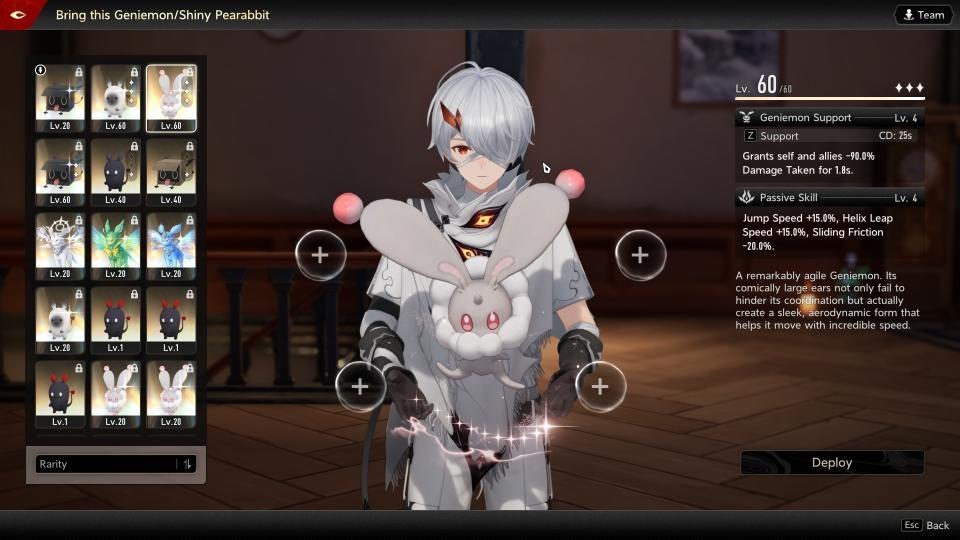Select the green winged Geniemon
This screenshot has height=540, width=960.
tap(115, 246)
